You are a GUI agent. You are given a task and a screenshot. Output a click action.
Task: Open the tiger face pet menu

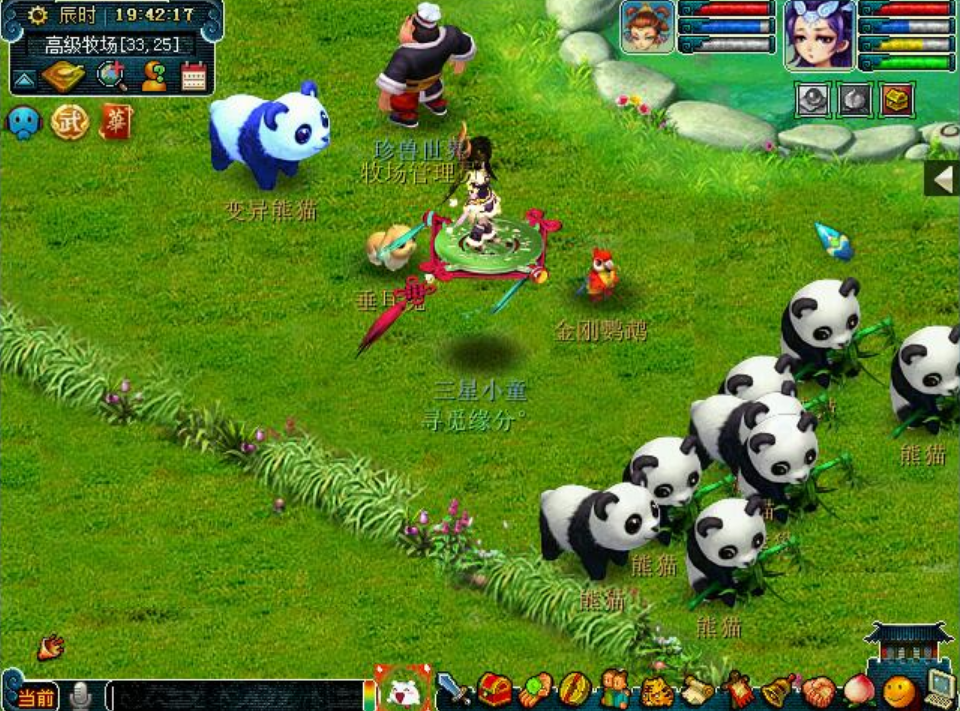656,690
